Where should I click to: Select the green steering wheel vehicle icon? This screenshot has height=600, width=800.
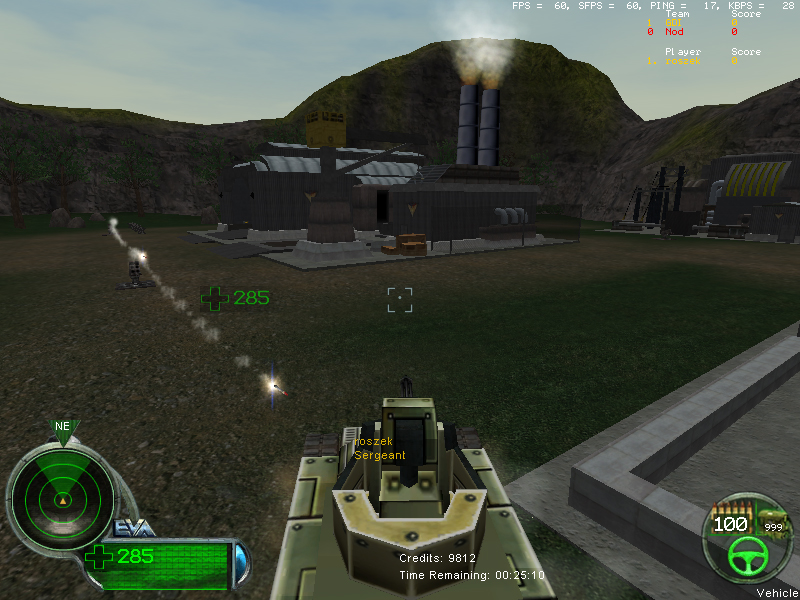click(746, 555)
